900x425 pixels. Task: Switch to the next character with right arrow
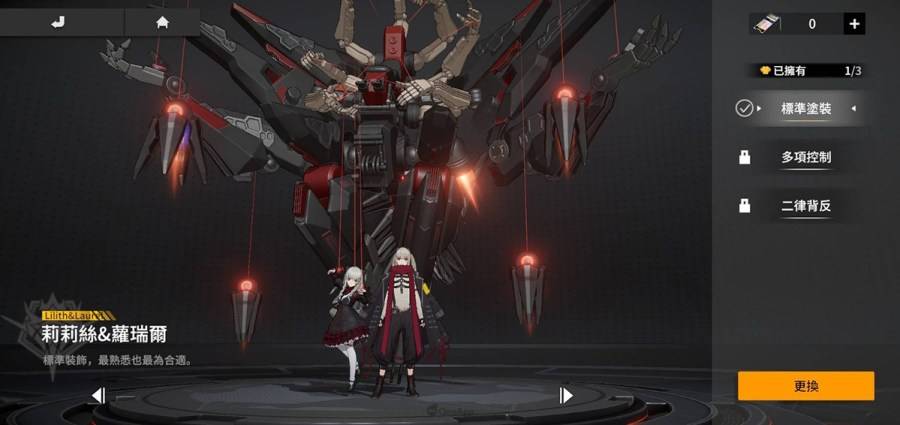(566, 395)
